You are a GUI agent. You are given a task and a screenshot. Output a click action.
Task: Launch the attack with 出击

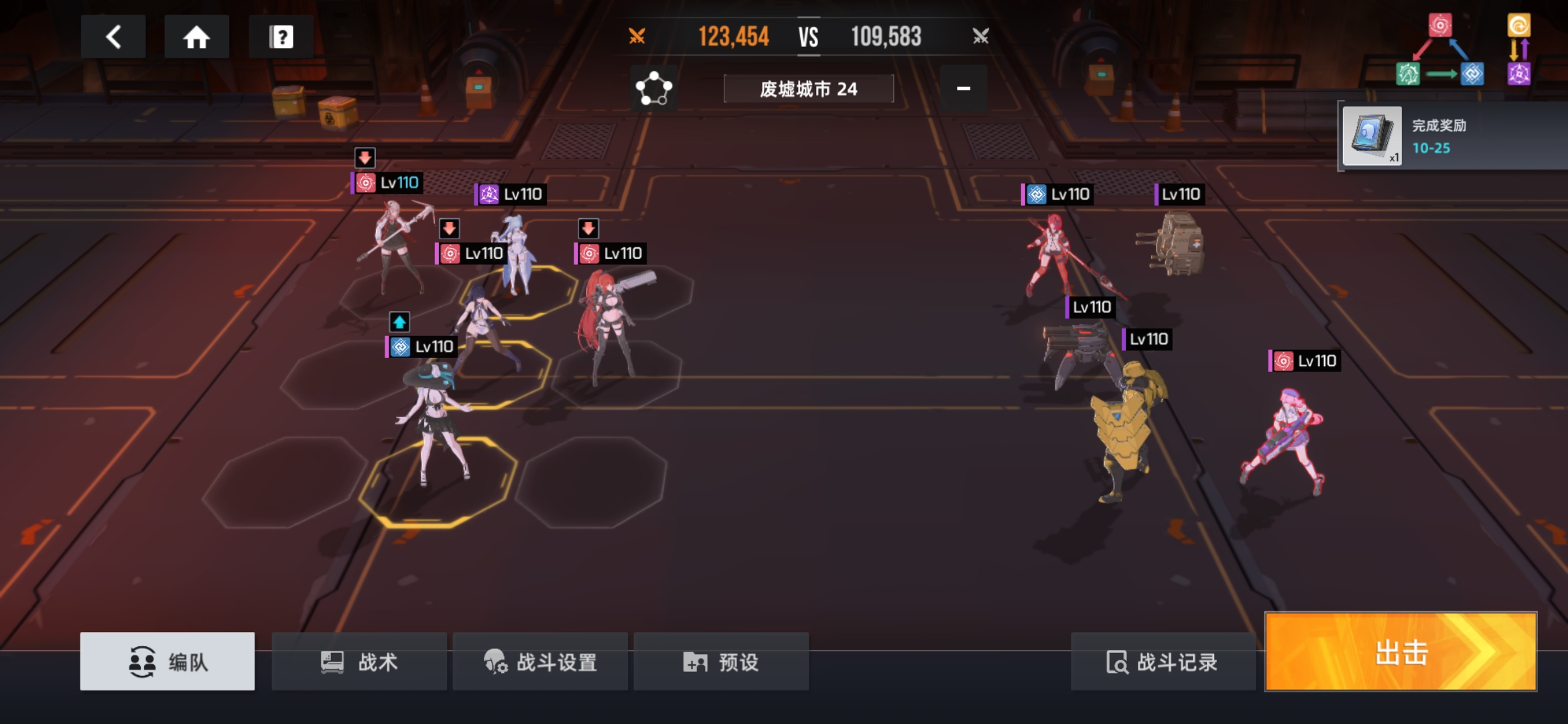pyautogui.click(x=1400, y=652)
